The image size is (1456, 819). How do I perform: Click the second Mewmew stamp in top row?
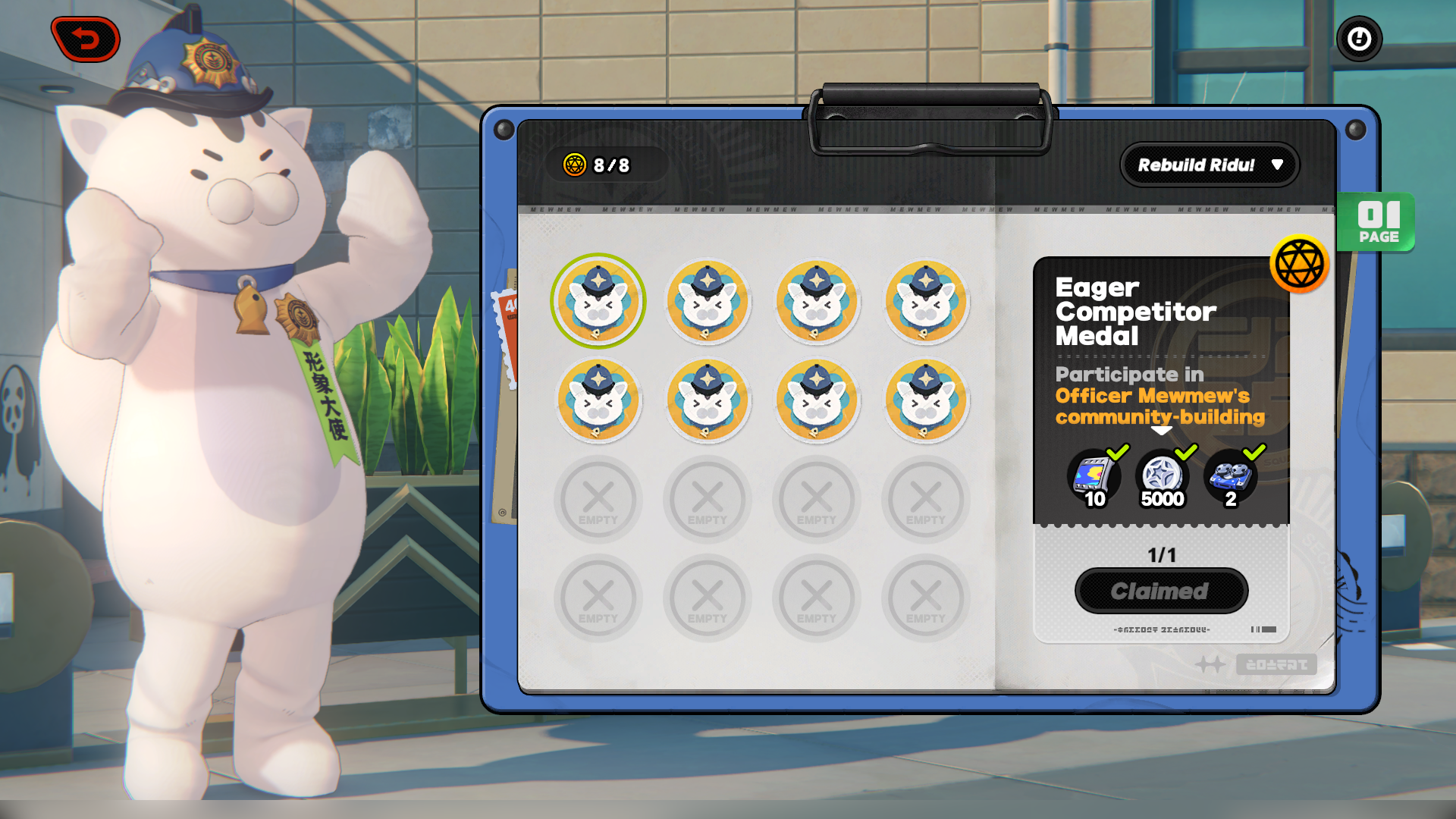click(x=708, y=301)
